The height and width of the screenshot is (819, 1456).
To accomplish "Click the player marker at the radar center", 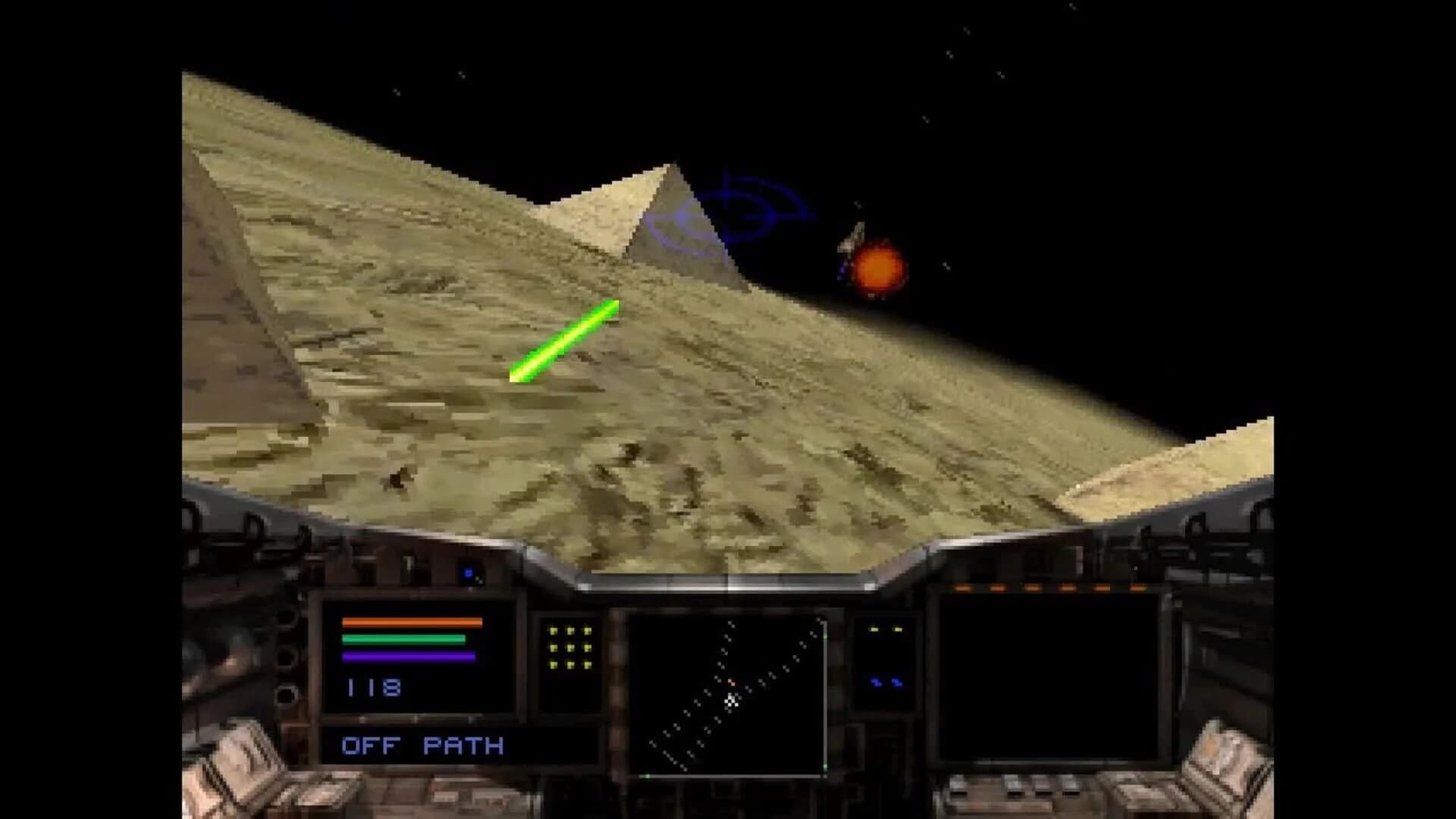I will pyautogui.click(x=731, y=701).
